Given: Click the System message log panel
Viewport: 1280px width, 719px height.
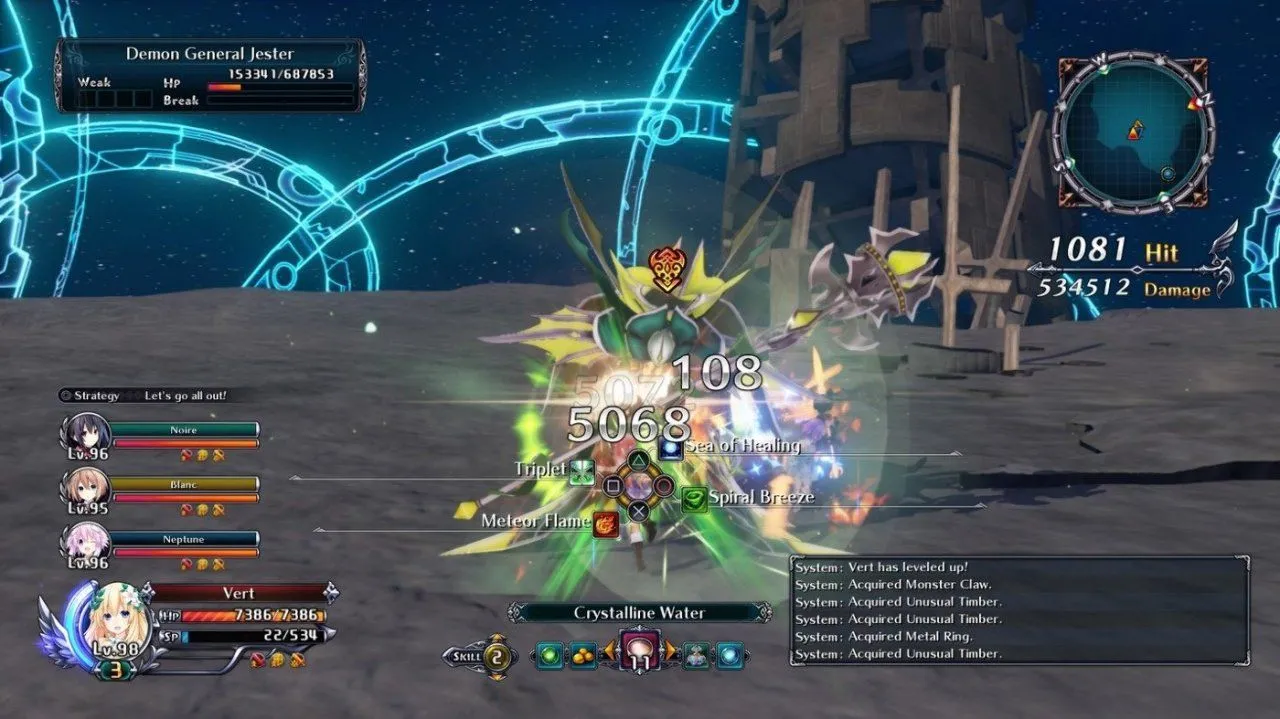Looking at the screenshot, I should [1019, 610].
